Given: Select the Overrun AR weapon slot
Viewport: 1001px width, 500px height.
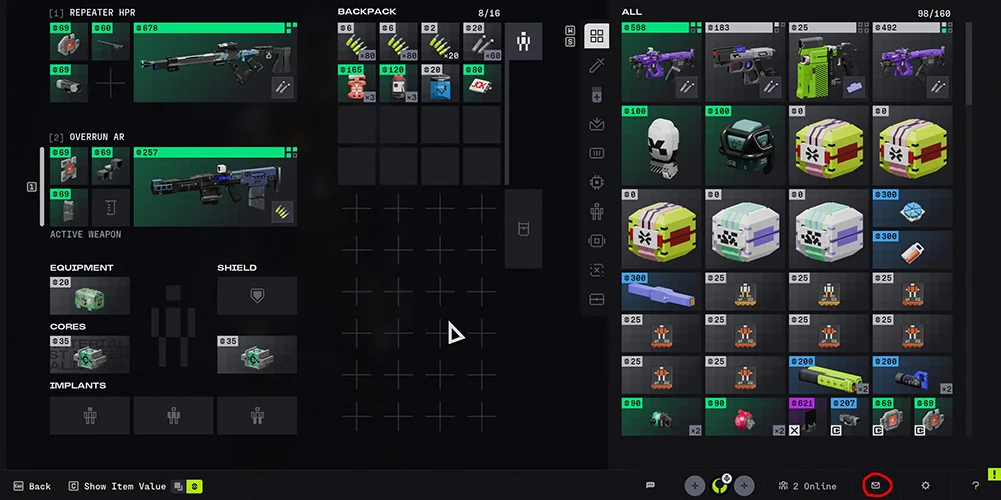Looking at the screenshot, I should pyautogui.click(x=214, y=187).
